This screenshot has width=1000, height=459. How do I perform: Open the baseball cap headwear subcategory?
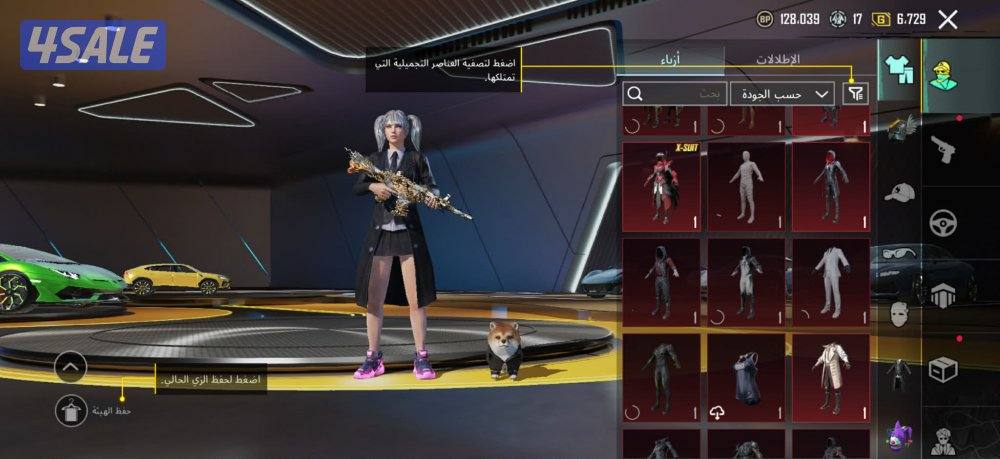tap(899, 191)
